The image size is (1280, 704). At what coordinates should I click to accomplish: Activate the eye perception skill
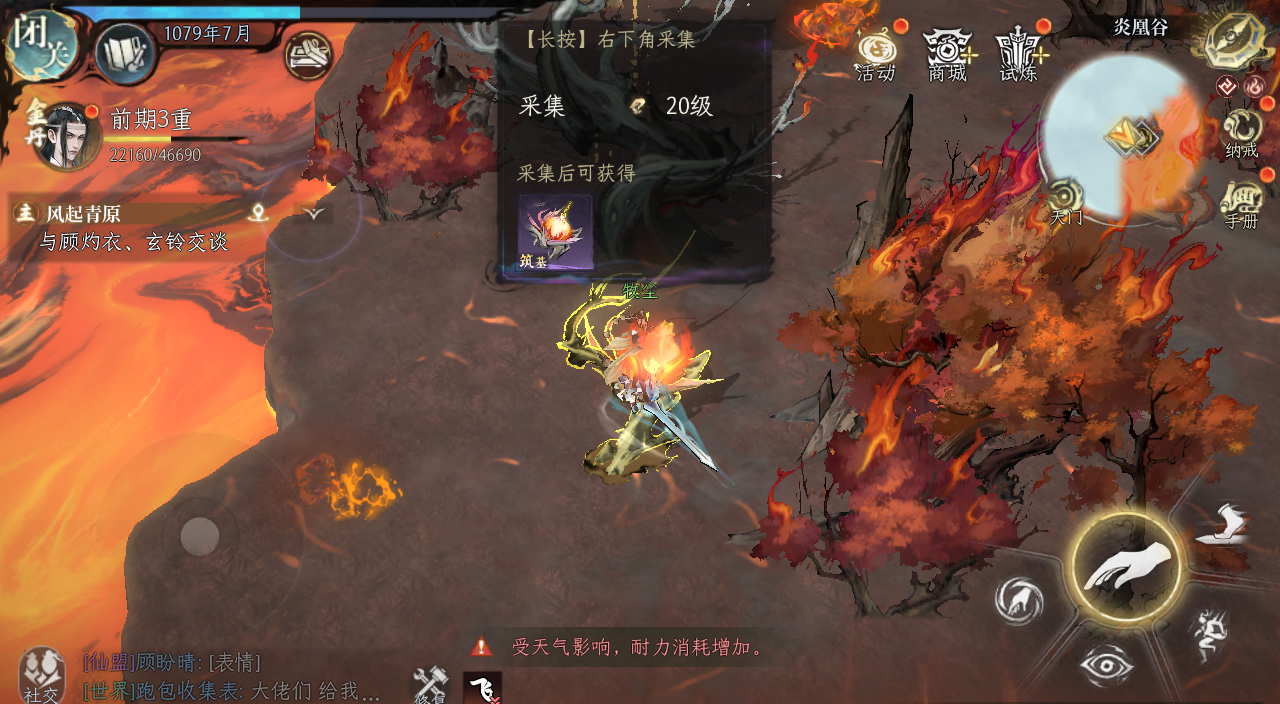tap(1105, 665)
